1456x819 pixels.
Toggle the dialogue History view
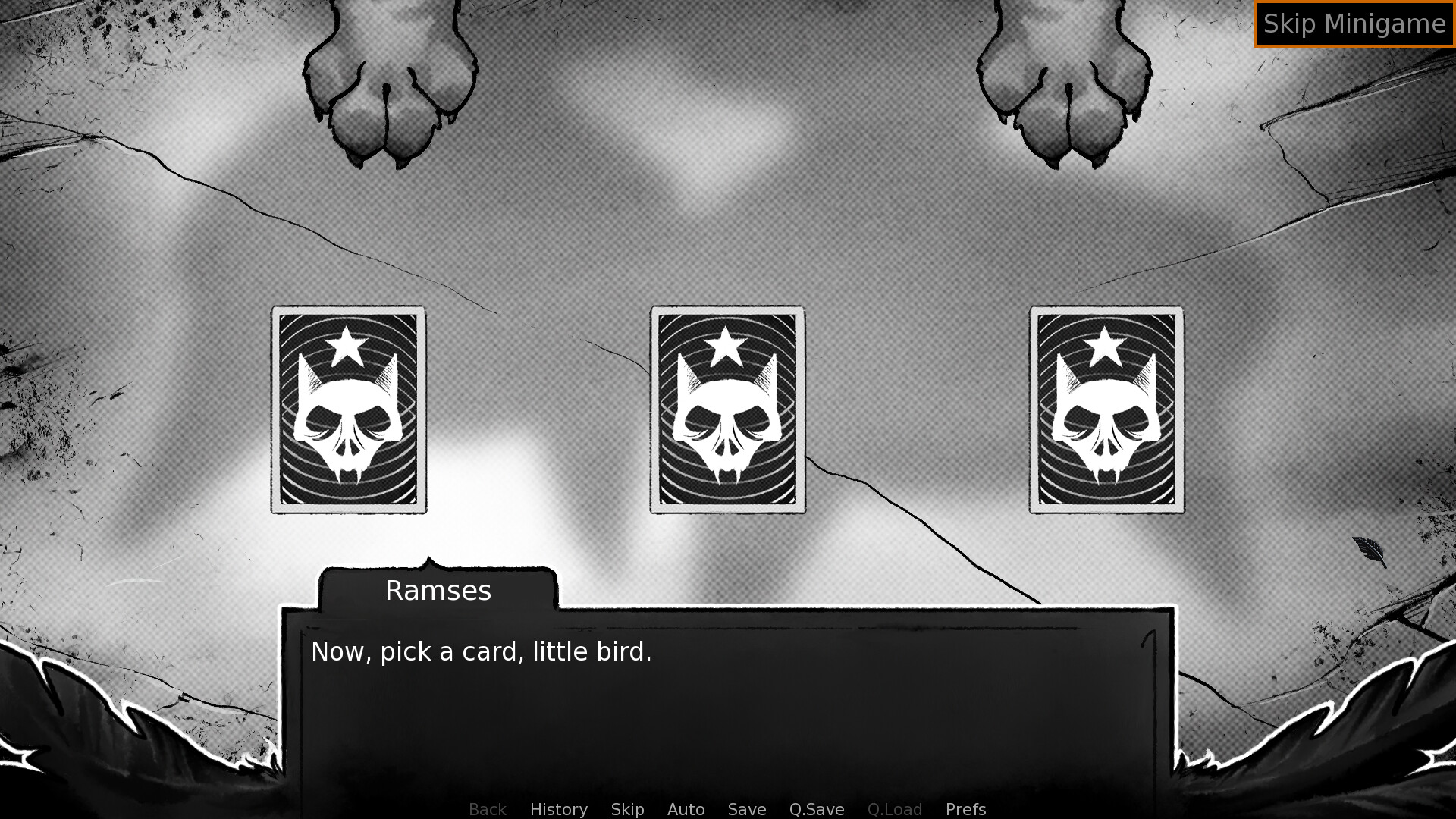(x=557, y=809)
